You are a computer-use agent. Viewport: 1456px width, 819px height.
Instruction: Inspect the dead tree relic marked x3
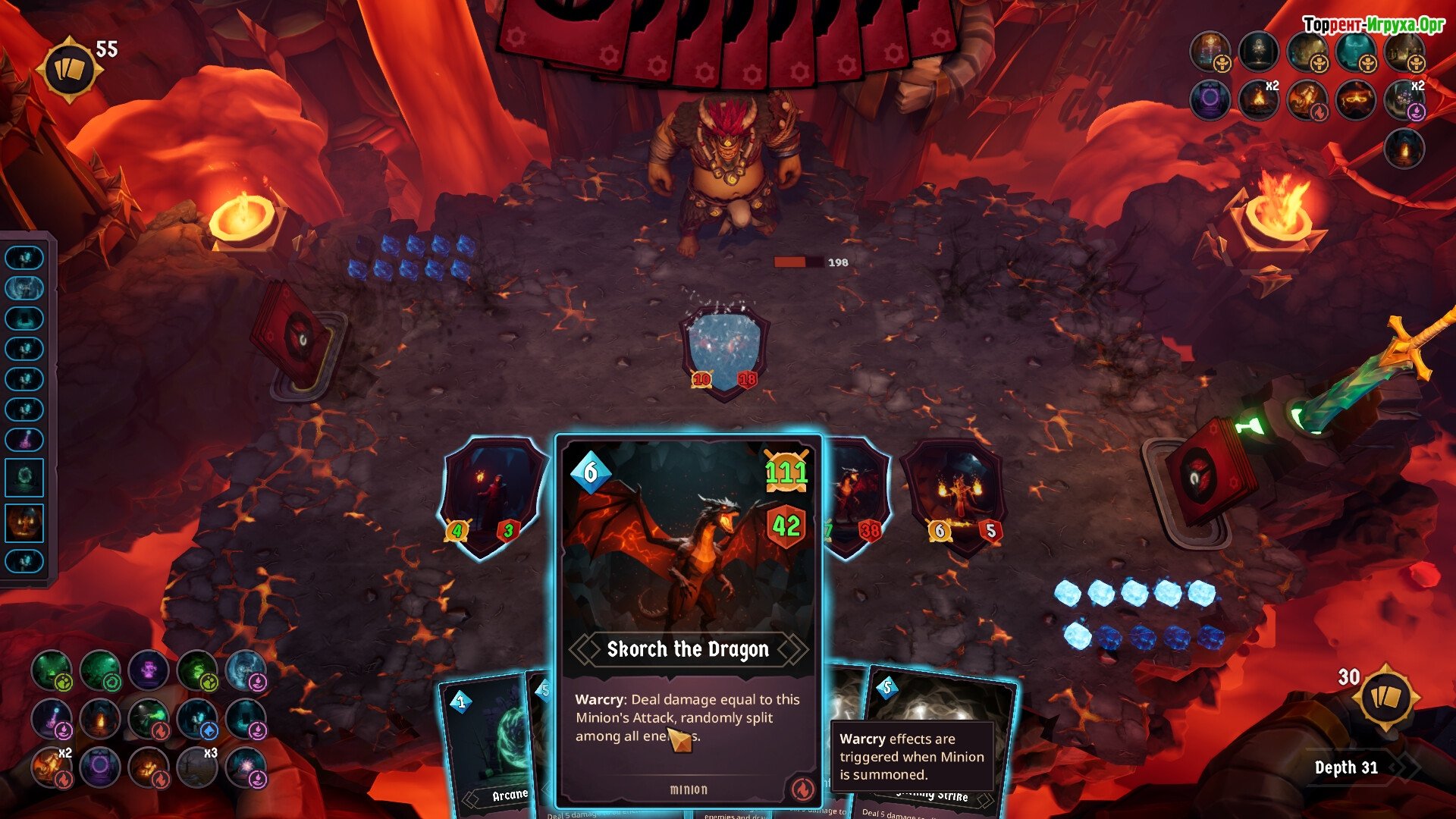197,767
